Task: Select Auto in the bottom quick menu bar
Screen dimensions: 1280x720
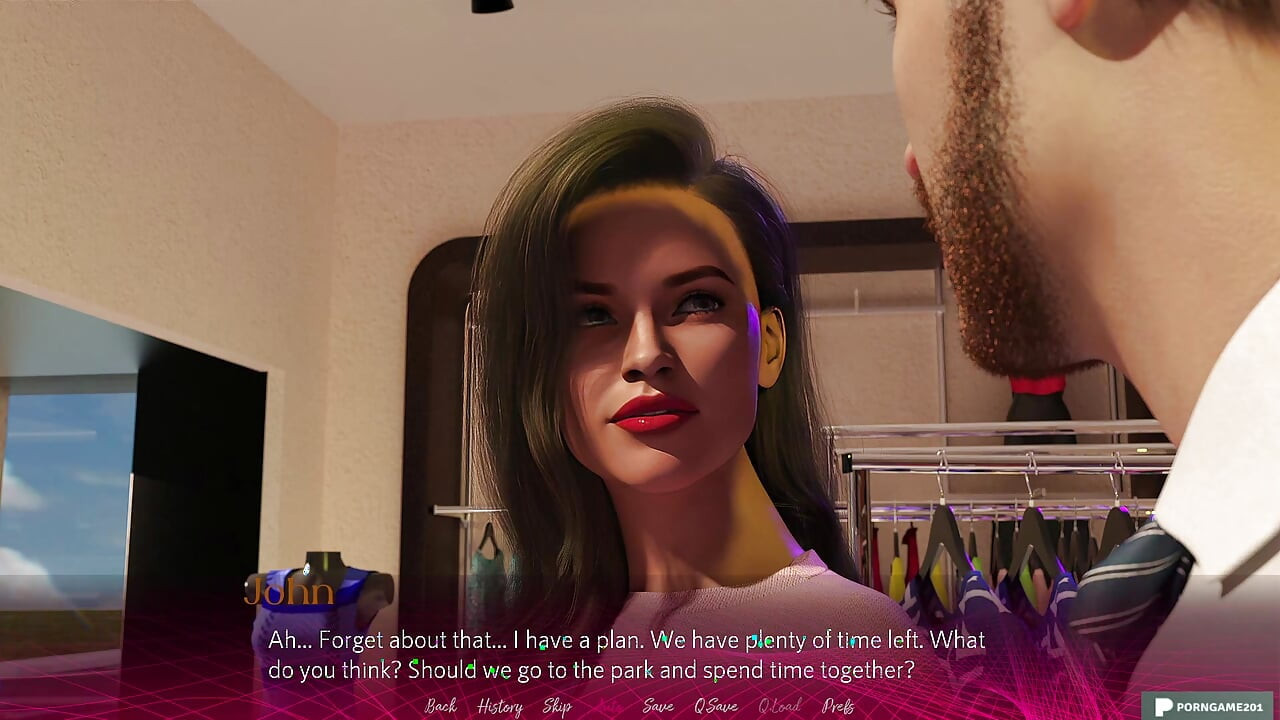Action: [x=610, y=706]
